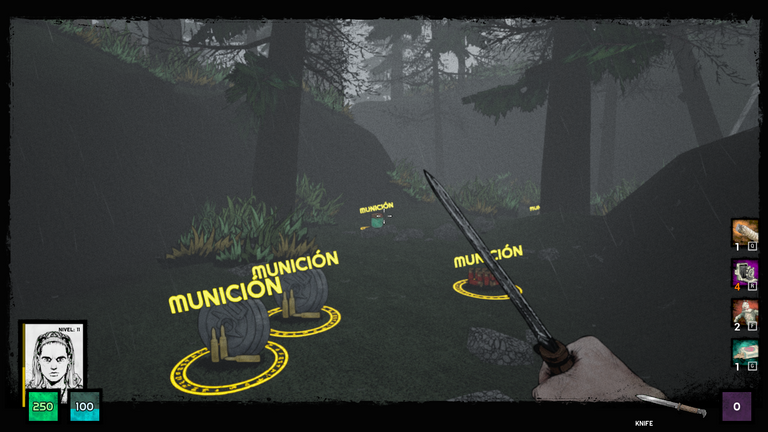Select the teal medkit item slot
The width and height of the screenshot is (768, 432).
(x=744, y=352)
